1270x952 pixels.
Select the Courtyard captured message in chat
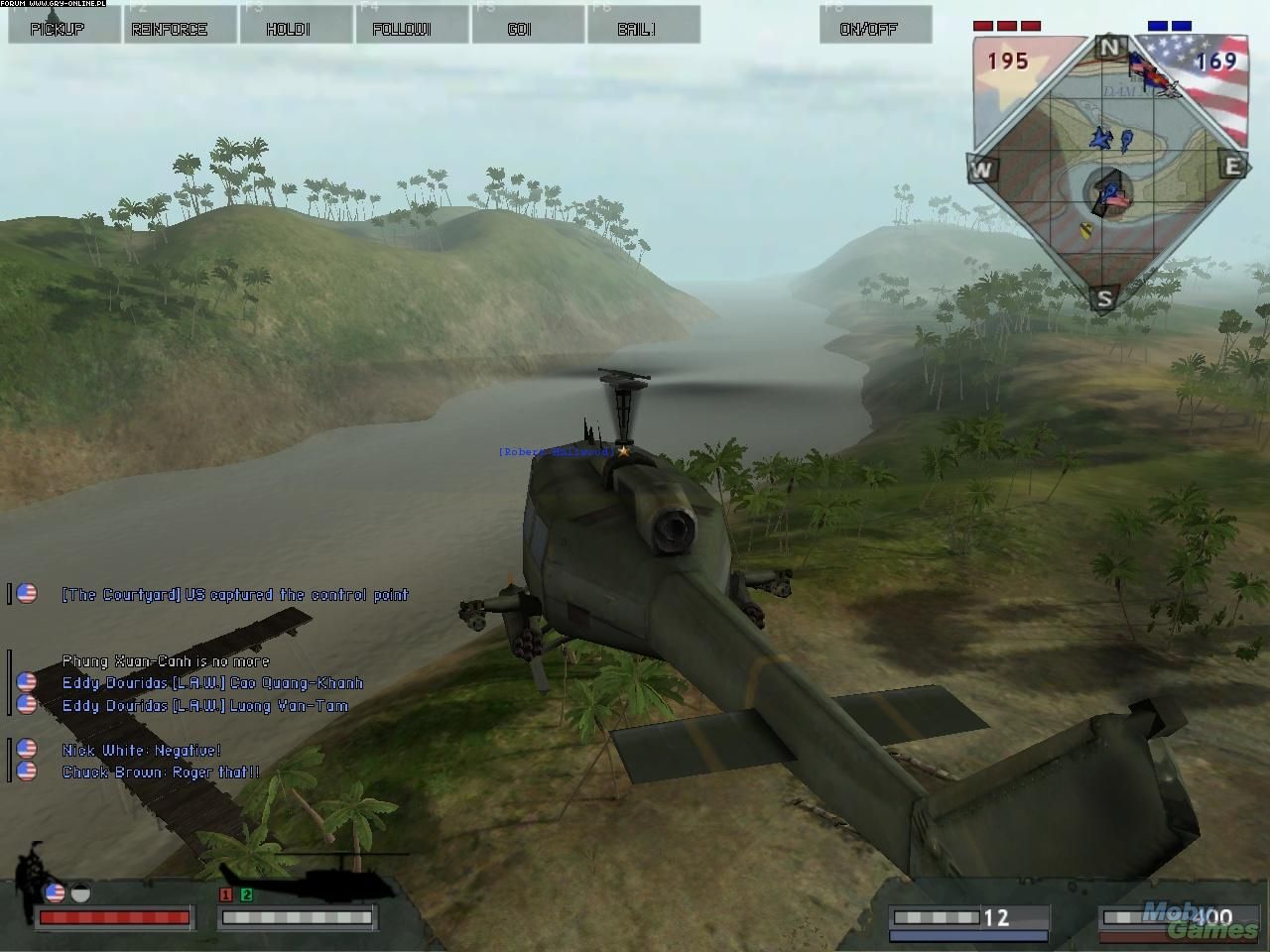(234, 595)
